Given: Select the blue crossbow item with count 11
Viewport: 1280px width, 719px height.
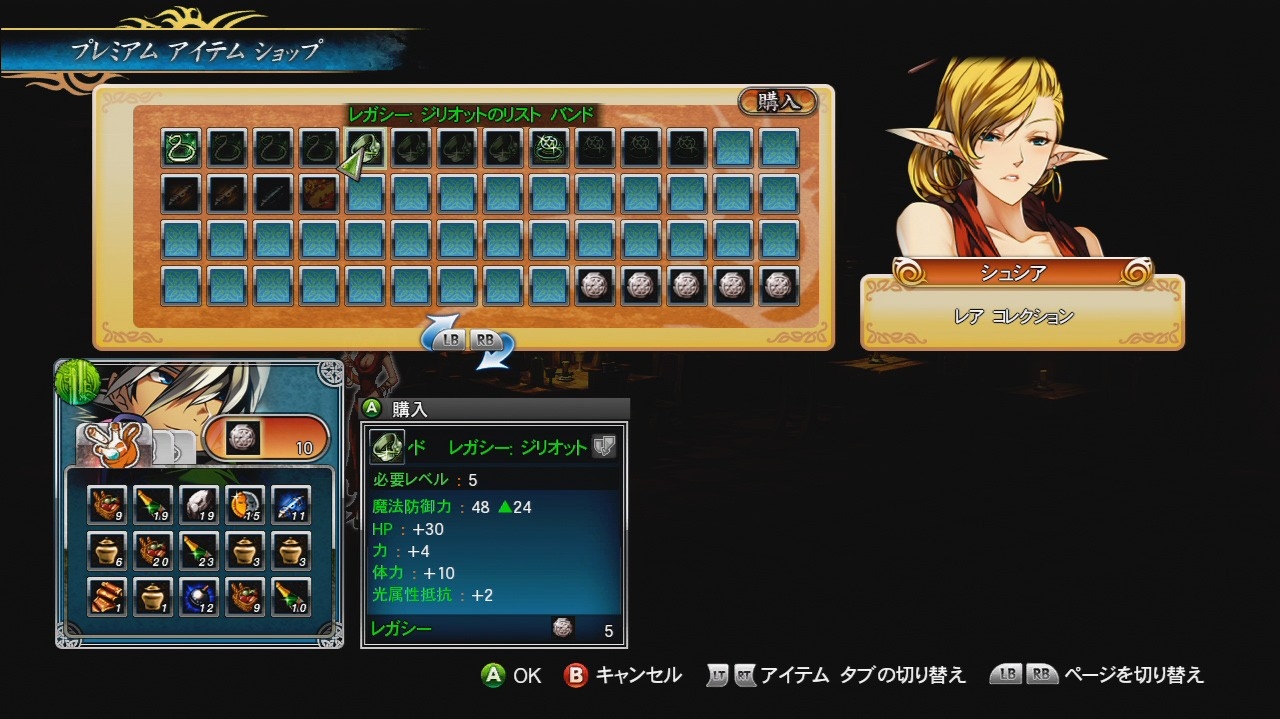Looking at the screenshot, I should point(291,505).
